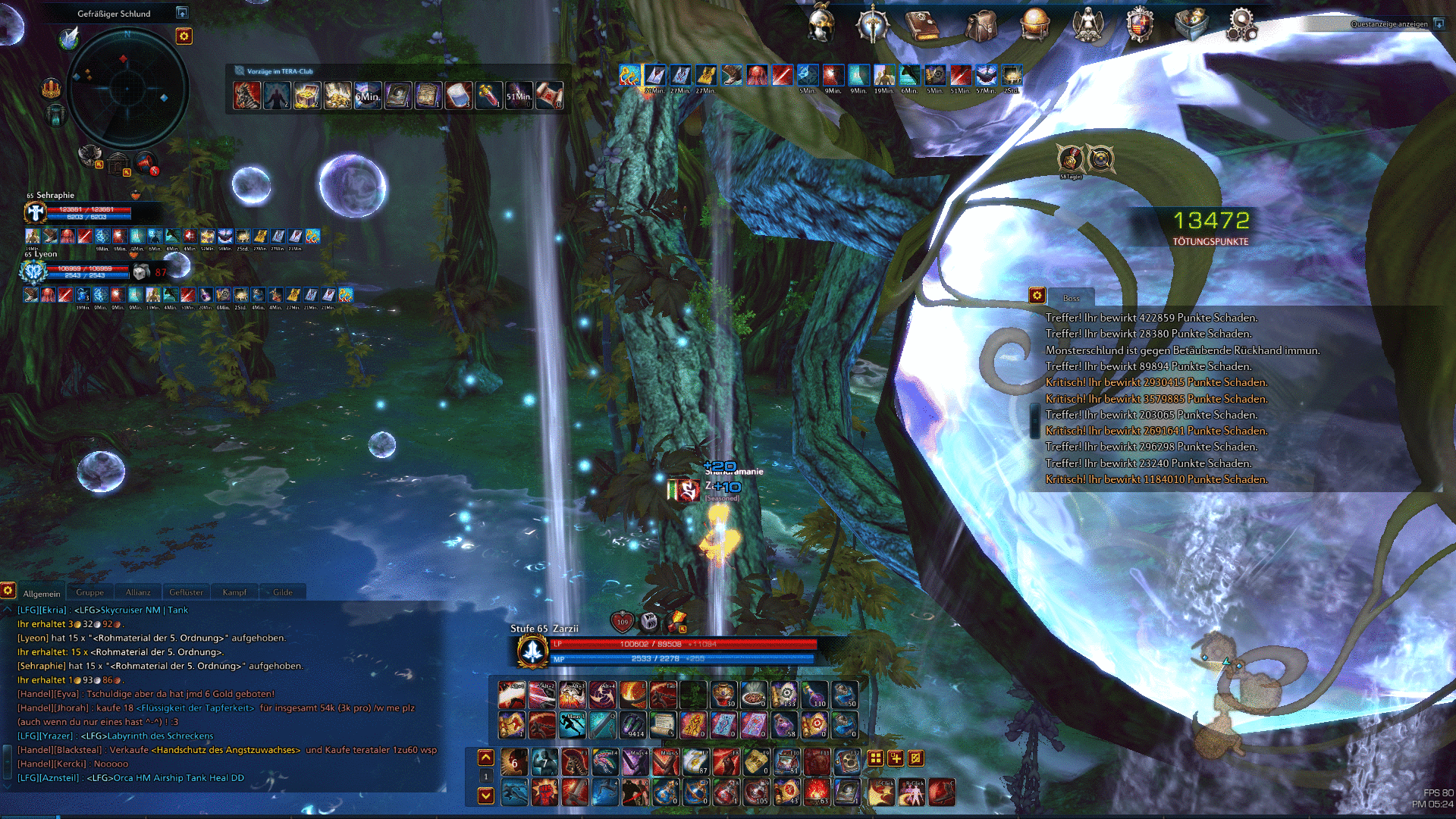Select the Kampf chat tab
The height and width of the screenshot is (819, 1456).
click(x=234, y=592)
